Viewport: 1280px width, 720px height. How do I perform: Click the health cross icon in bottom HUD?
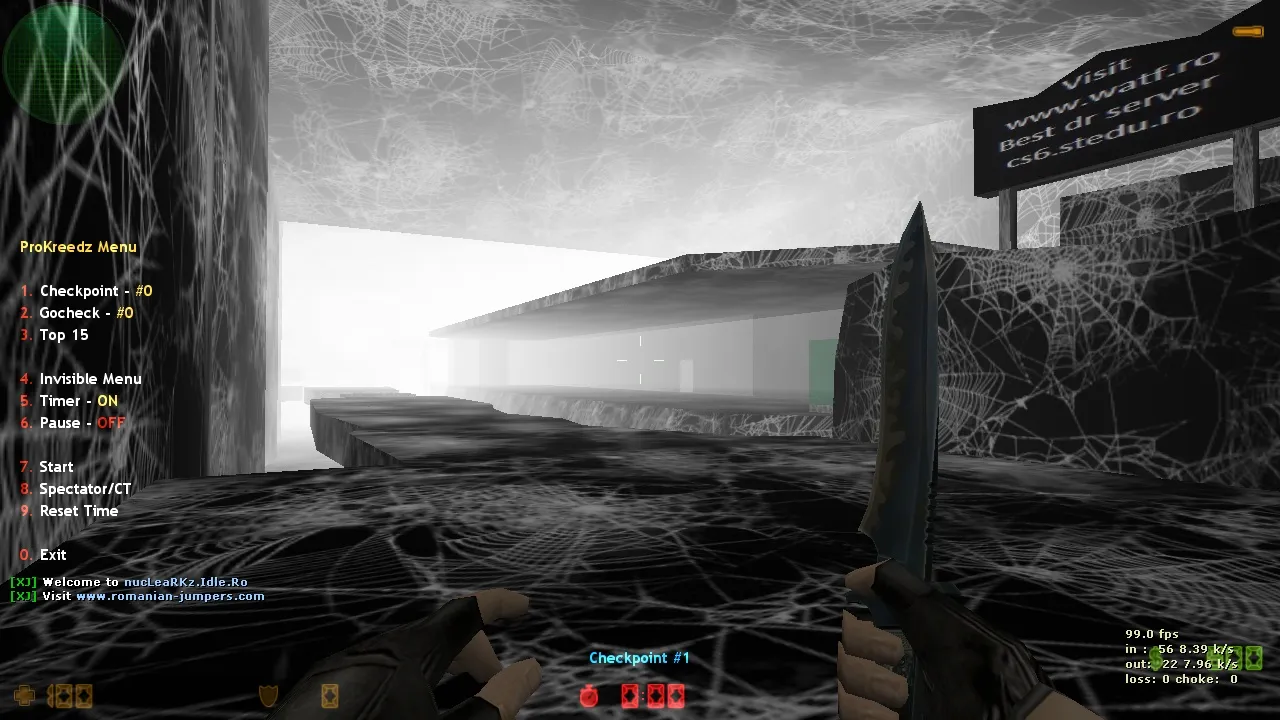pyautogui.click(x=23, y=695)
